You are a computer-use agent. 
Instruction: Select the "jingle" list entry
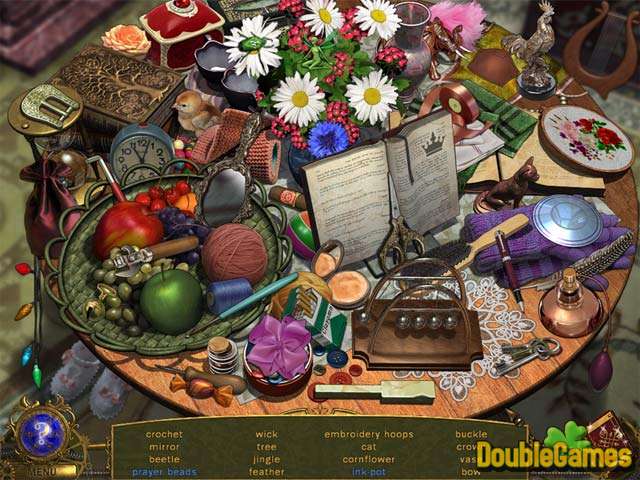click(266, 459)
